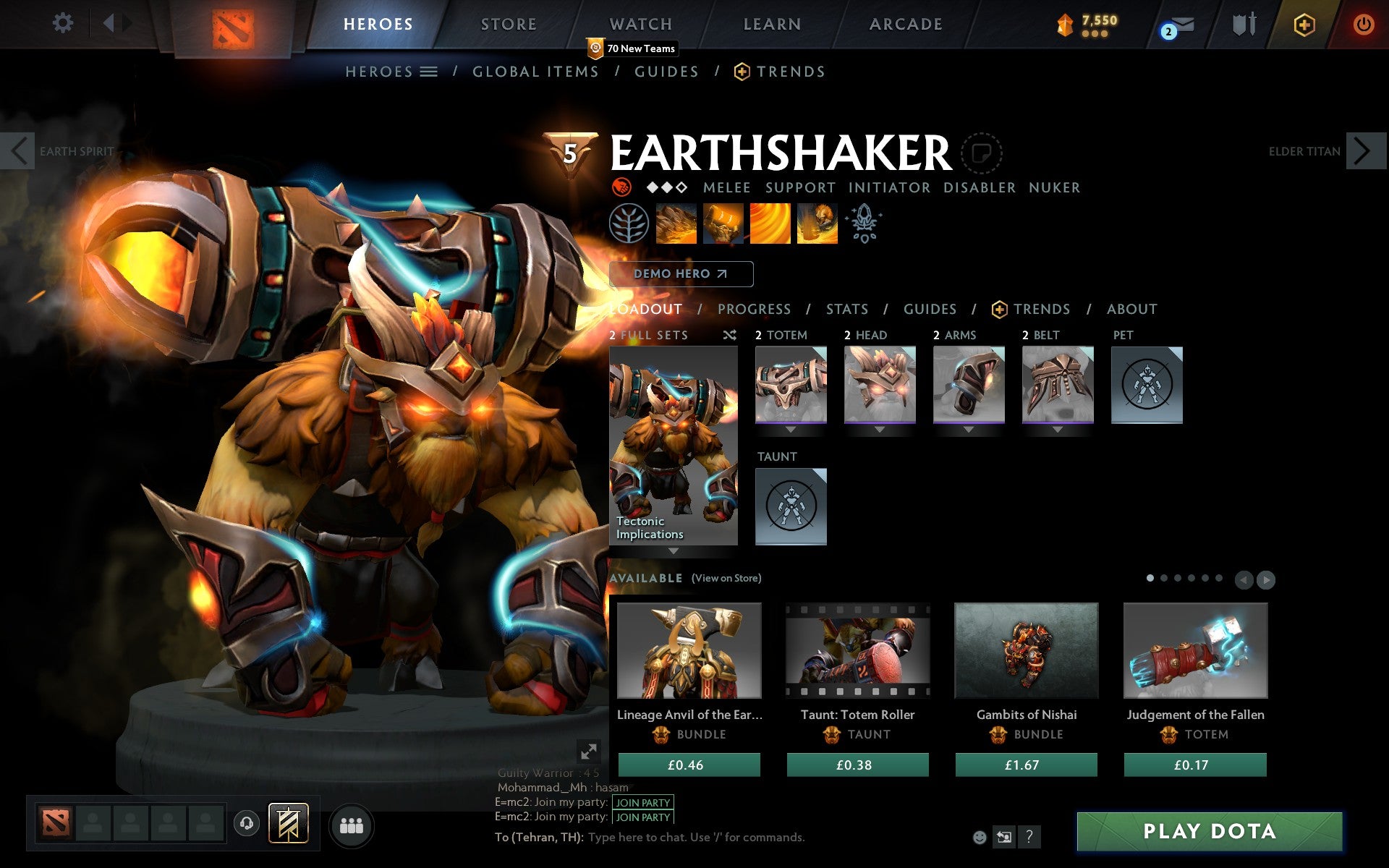Click the power icon to exit Dota
Image resolution: width=1389 pixels, height=868 pixels.
(x=1363, y=23)
